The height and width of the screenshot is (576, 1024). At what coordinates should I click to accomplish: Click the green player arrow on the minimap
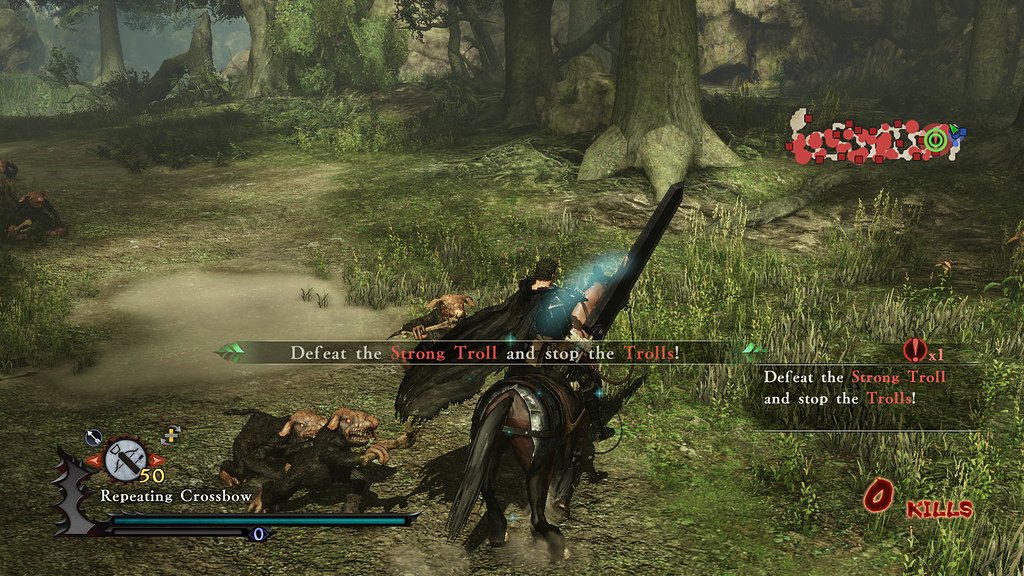[x=955, y=129]
